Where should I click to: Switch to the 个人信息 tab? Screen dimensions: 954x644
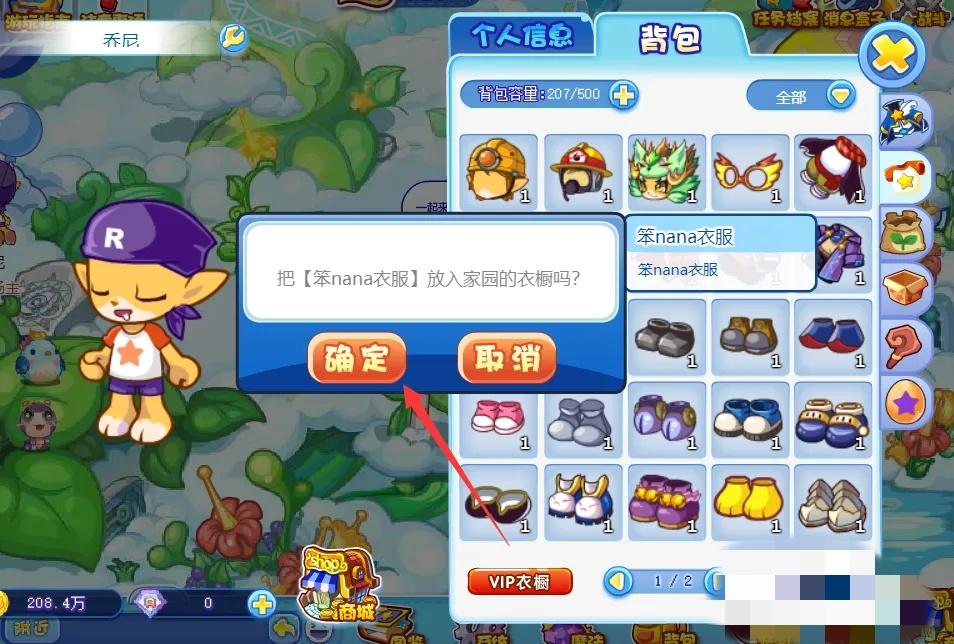click(524, 37)
